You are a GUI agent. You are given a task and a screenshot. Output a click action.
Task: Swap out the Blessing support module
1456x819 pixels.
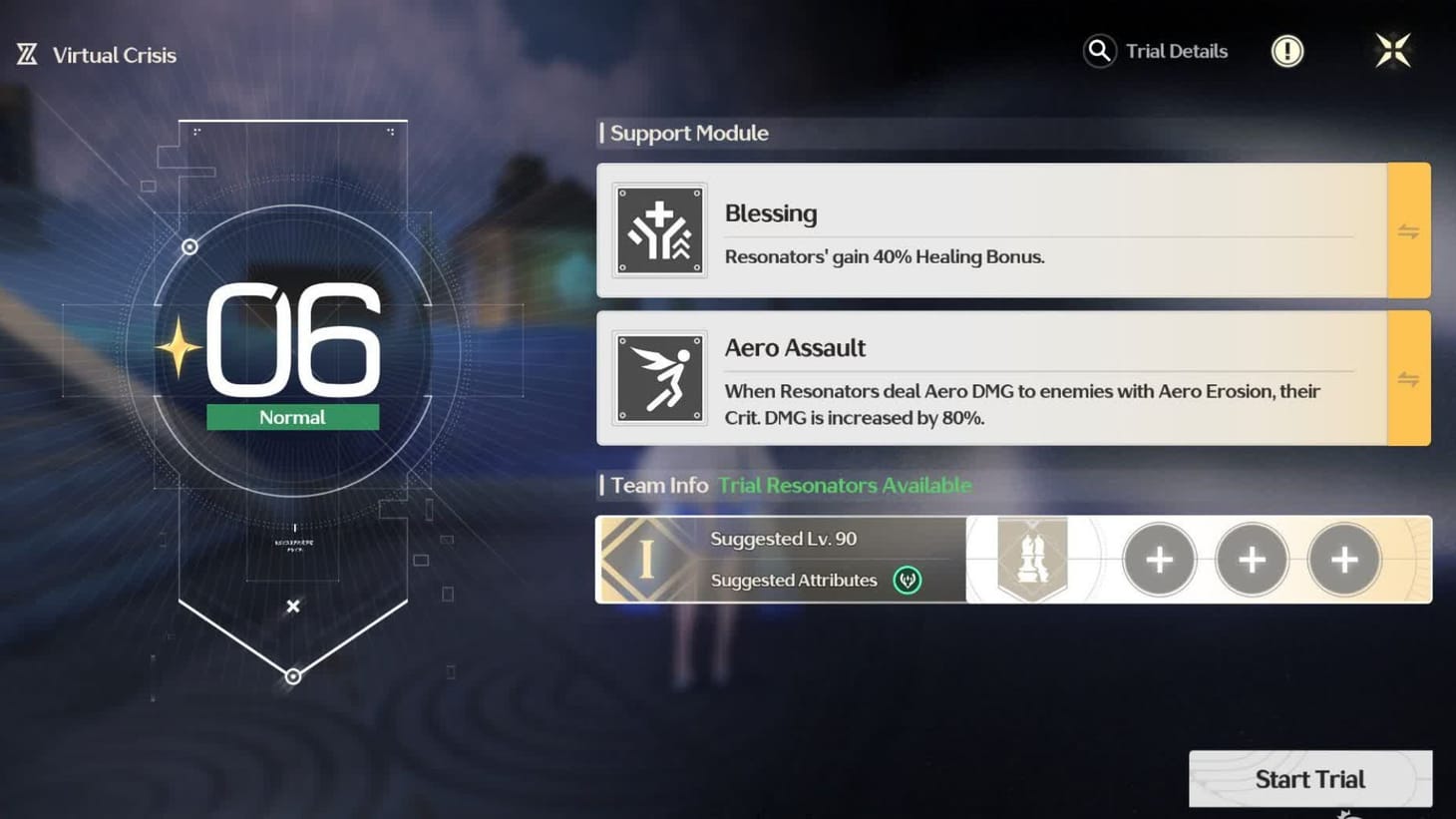1408,230
